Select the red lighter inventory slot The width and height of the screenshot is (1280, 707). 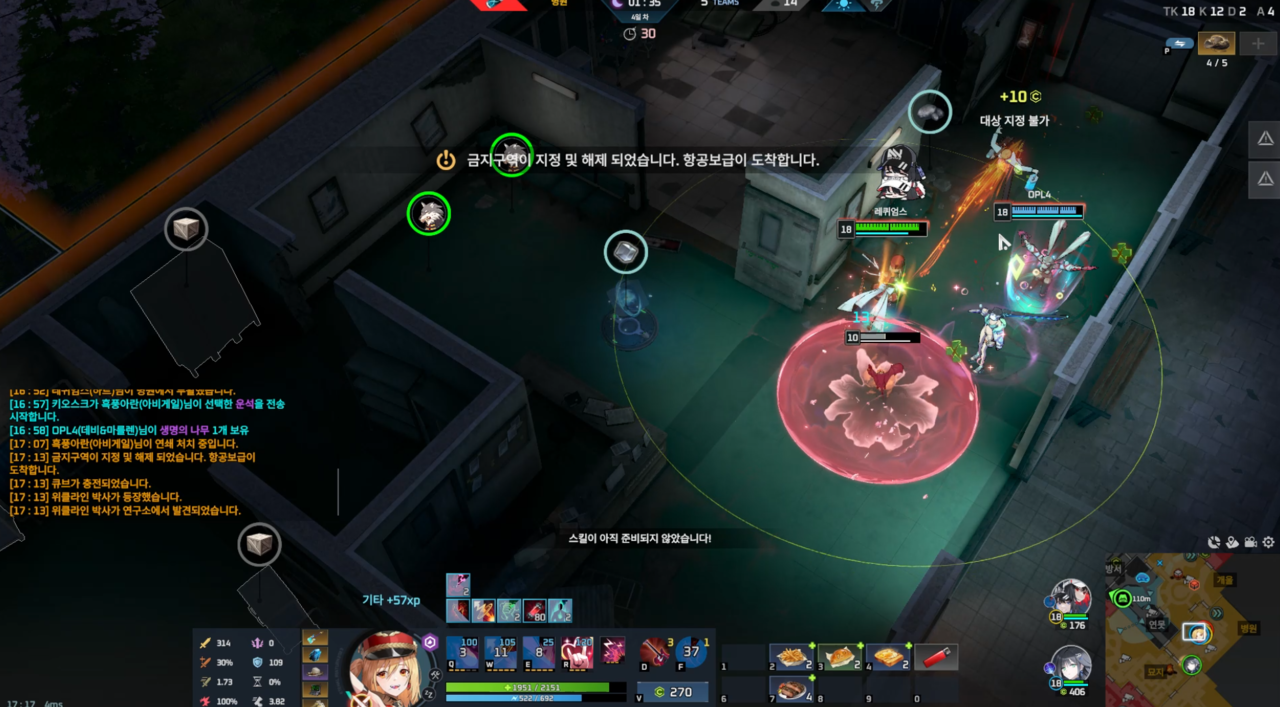tap(937, 657)
